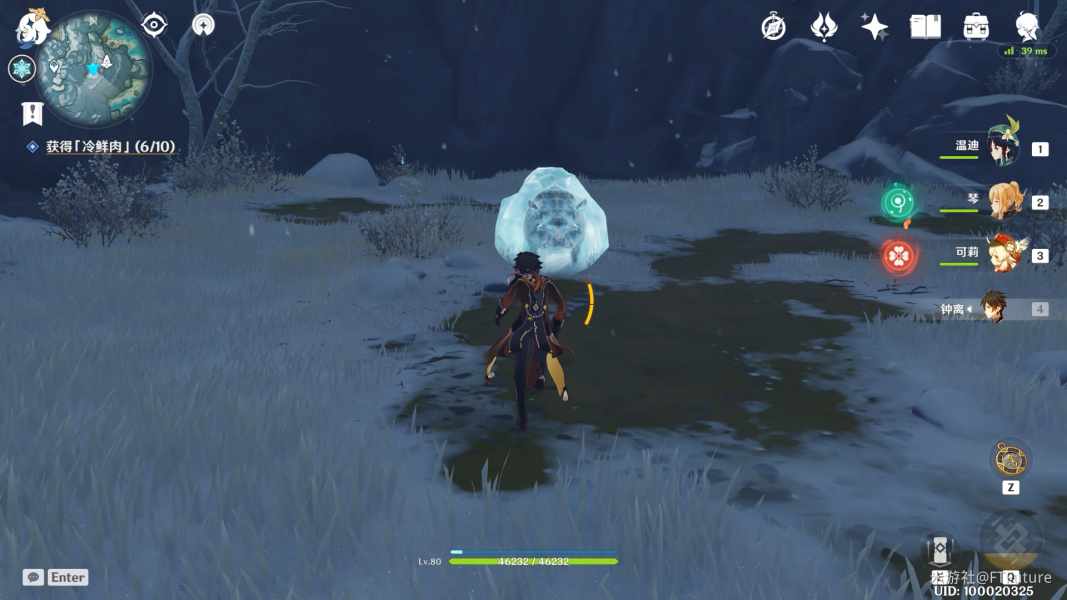Switch to party member 温迪
Screen dimensions: 1067x600
(1002, 148)
